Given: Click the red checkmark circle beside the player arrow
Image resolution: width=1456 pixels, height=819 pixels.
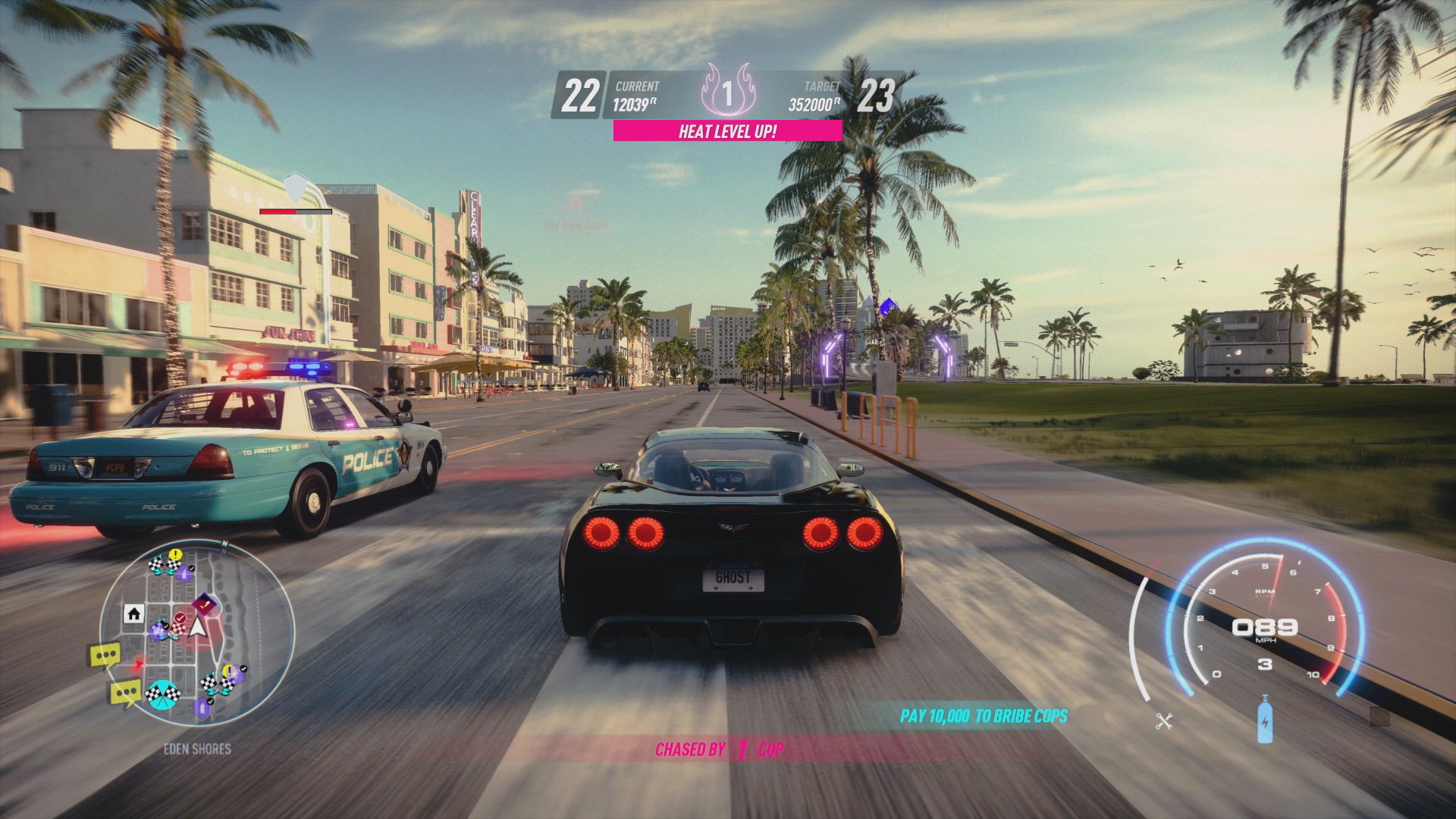Looking at the screenshot, I should click(180, 618).
